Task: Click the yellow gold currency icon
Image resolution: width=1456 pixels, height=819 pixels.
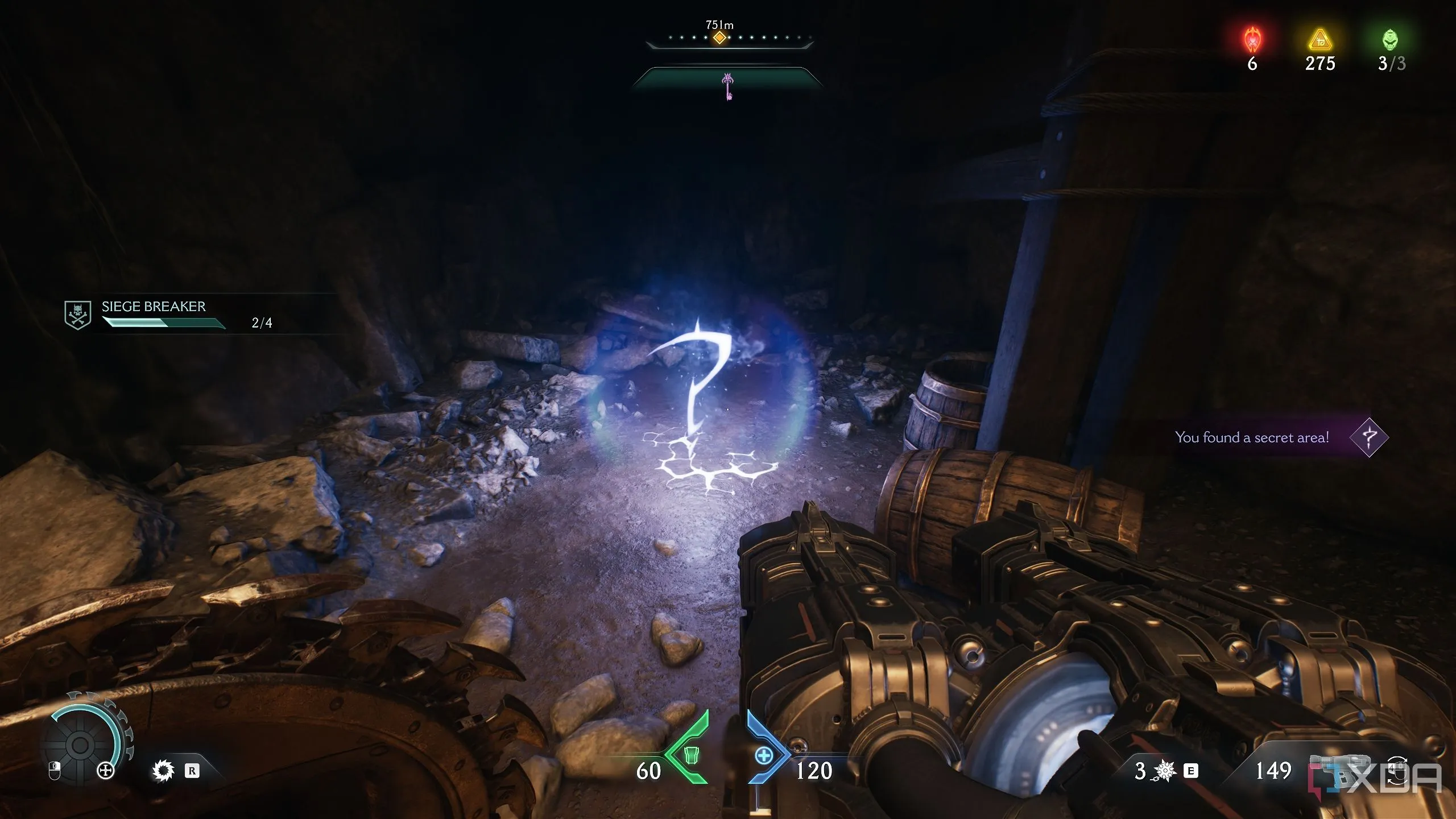Action: pyautogui.click(x=1319, y=40)
